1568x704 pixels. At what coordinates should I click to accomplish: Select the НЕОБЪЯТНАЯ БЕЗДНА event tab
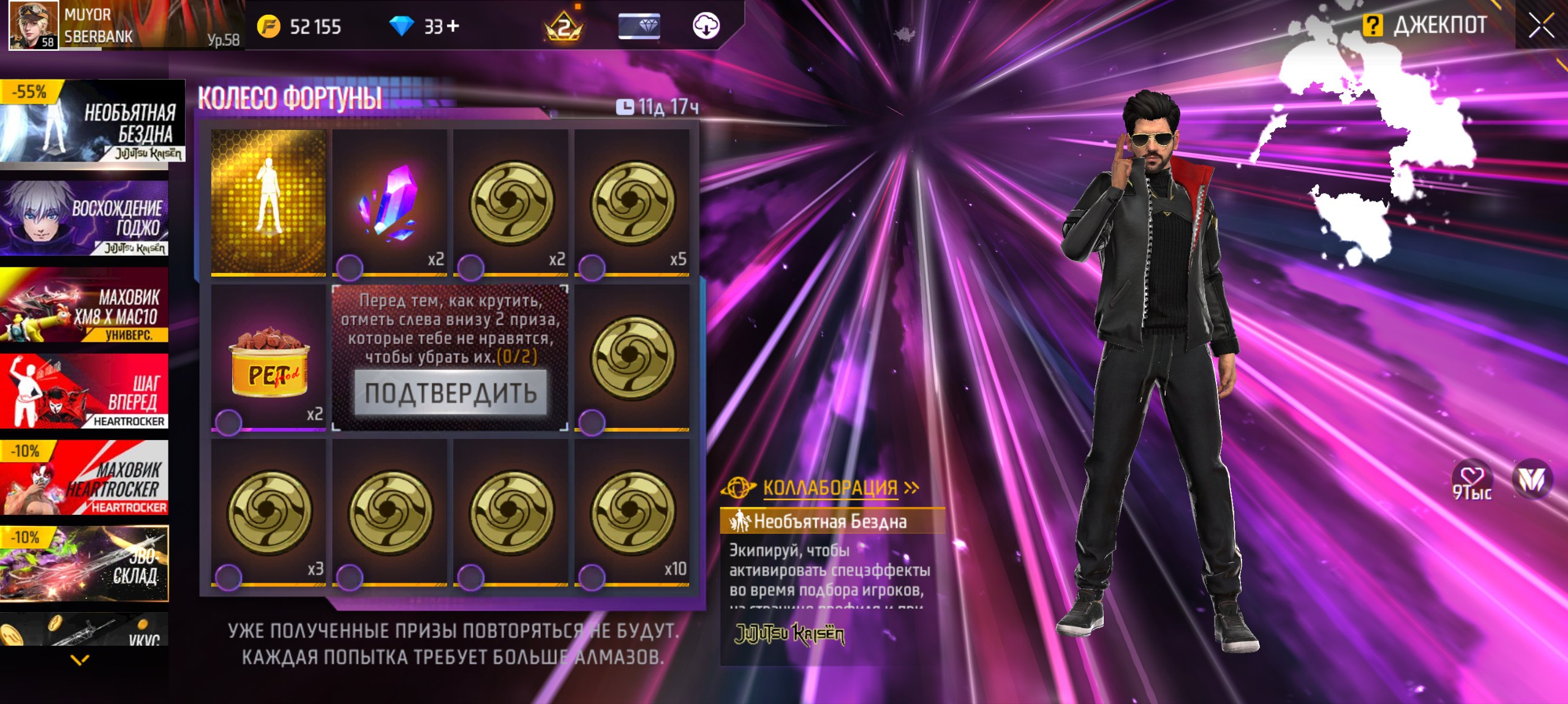pyautogui.click(x=92, y=122)
